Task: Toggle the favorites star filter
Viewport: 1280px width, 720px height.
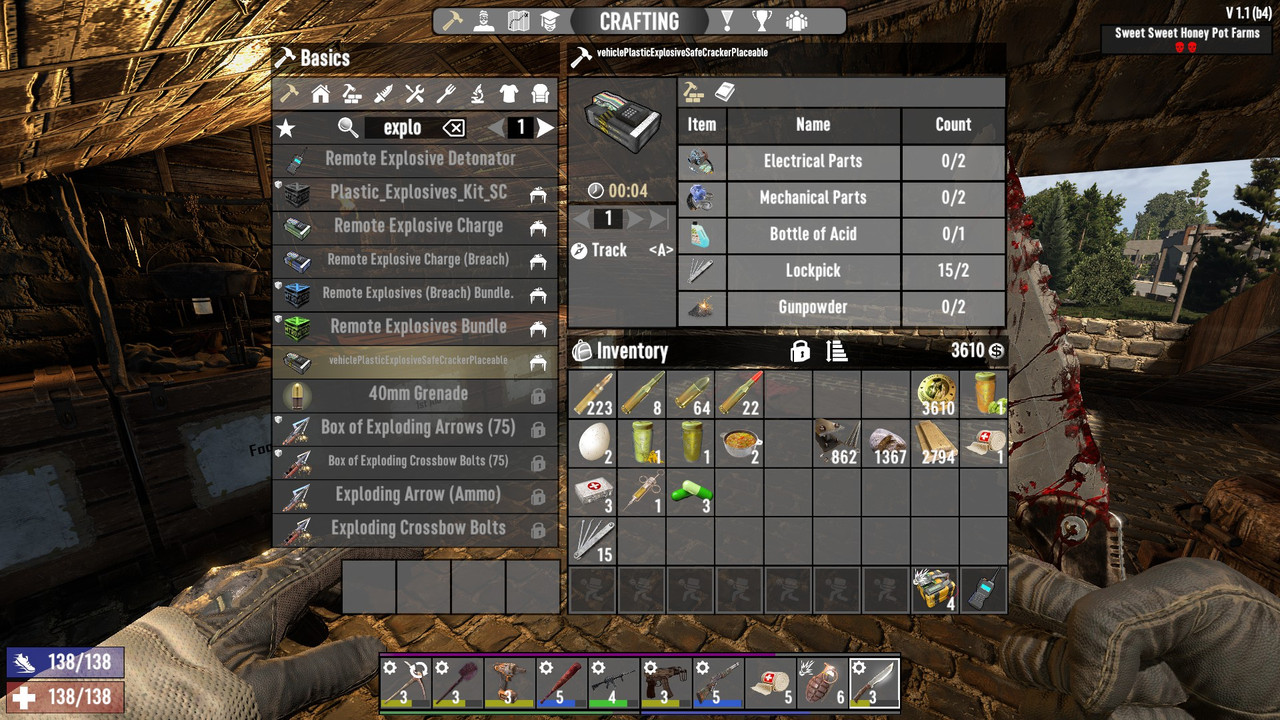Action: (286, 128)
